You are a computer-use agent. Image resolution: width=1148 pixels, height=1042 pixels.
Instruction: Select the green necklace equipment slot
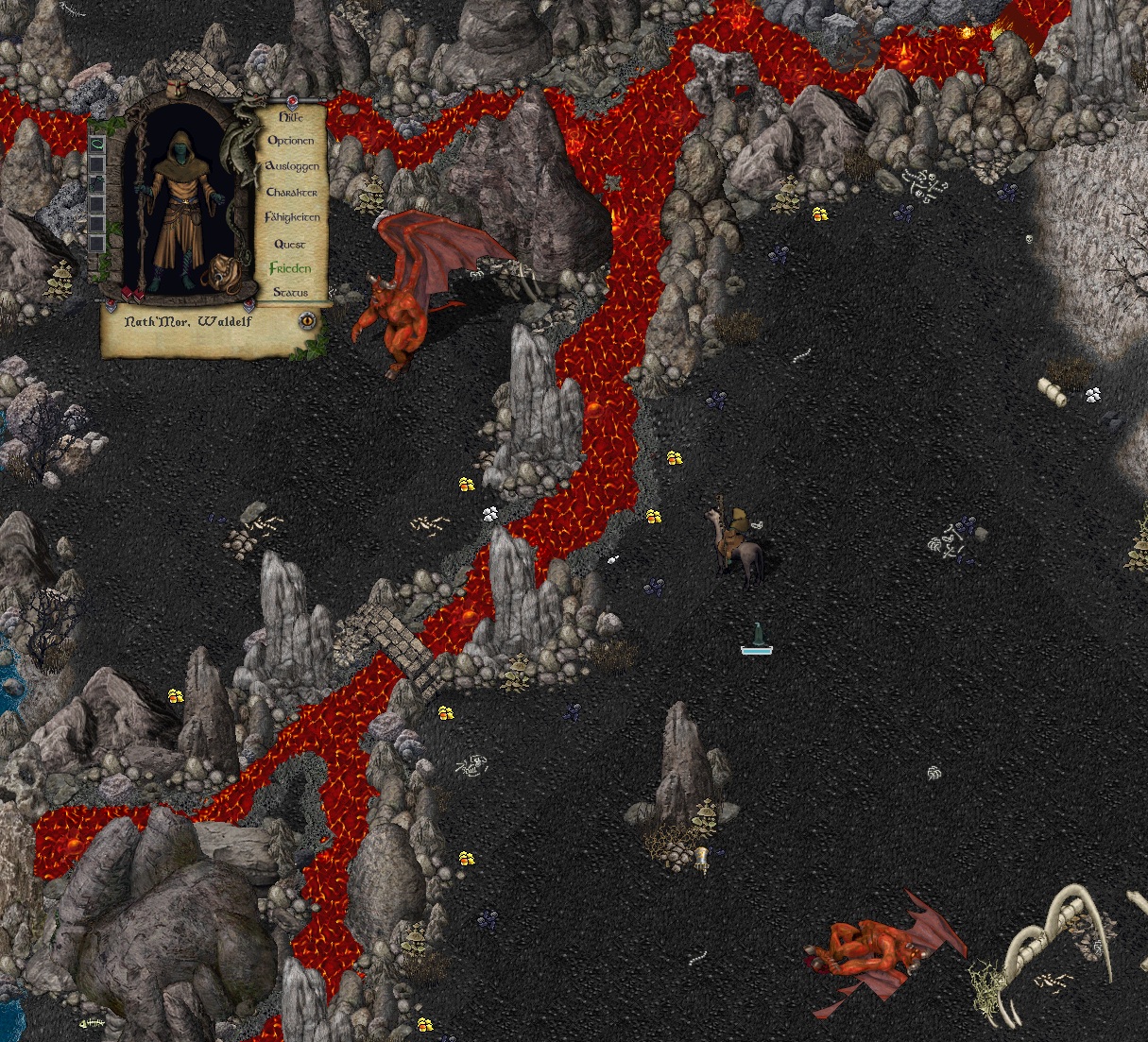click(96, 144)
